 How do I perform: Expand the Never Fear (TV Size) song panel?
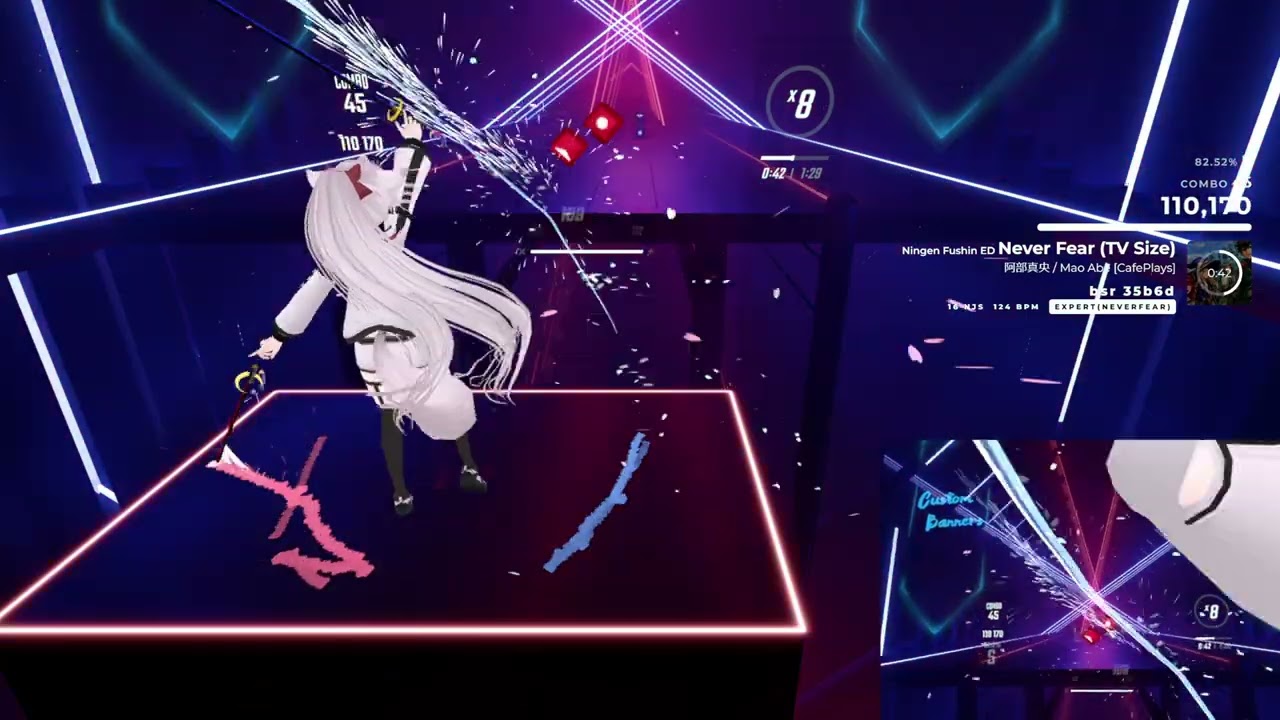[1085, 248]
